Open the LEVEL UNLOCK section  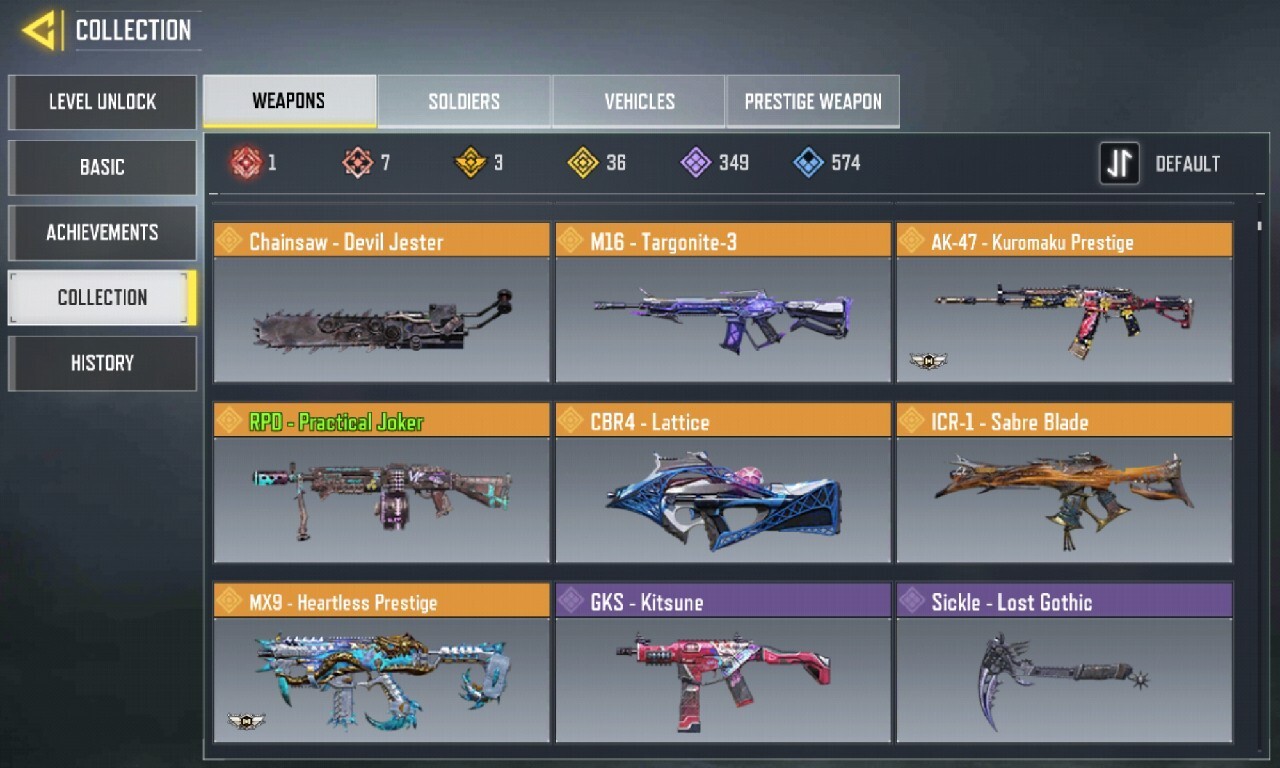tap(101, 102)
